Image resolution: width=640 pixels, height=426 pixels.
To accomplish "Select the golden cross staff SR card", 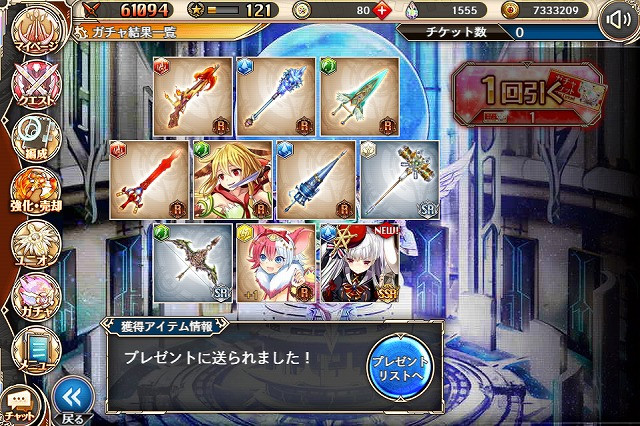I will [x=398, y=180].
